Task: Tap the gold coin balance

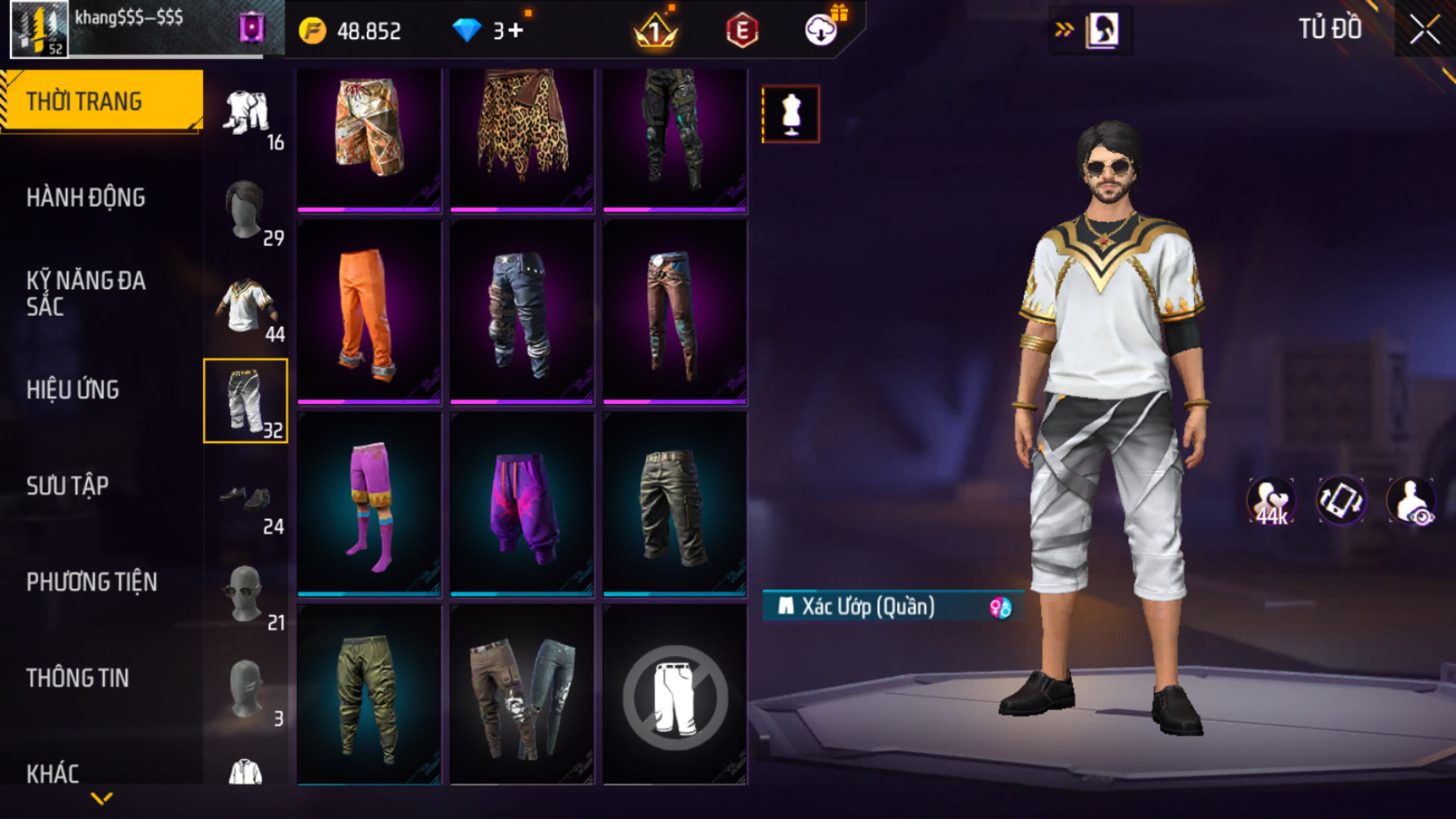Action: (x=351, y=32)
